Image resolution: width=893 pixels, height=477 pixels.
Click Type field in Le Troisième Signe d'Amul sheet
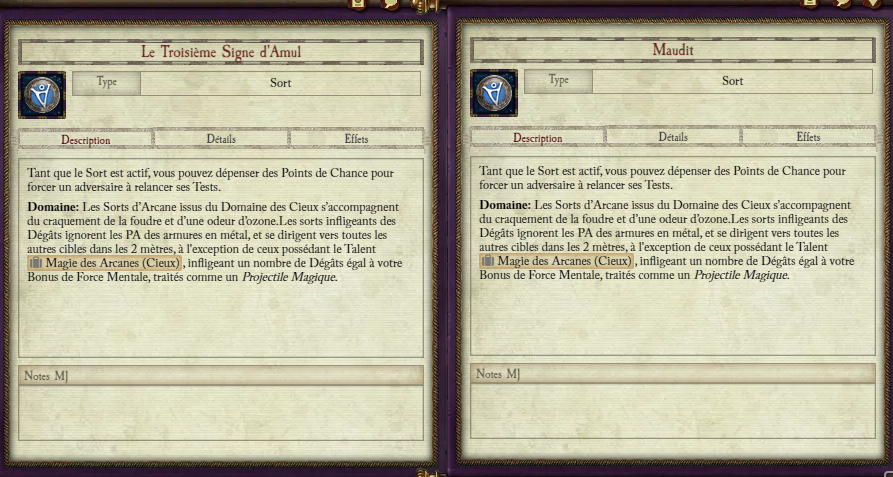click(x=280, y=83)
